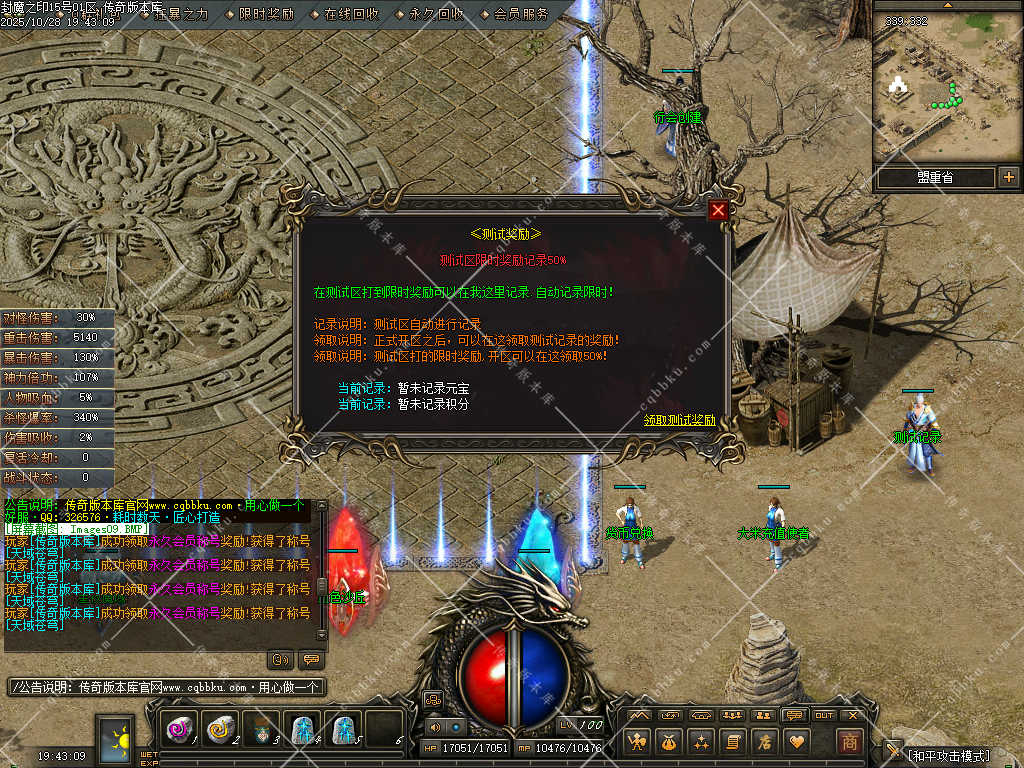Screen dimensions: 1024x768
Task: Toggle the peace attack mode sword icon
Action: (892, 750)
